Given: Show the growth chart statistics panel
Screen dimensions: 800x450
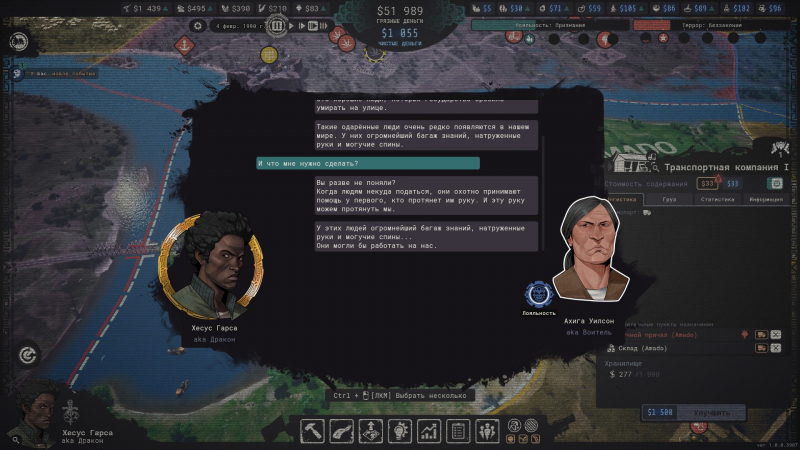Looking at the screenshot, I should click(x=430, y=431).
